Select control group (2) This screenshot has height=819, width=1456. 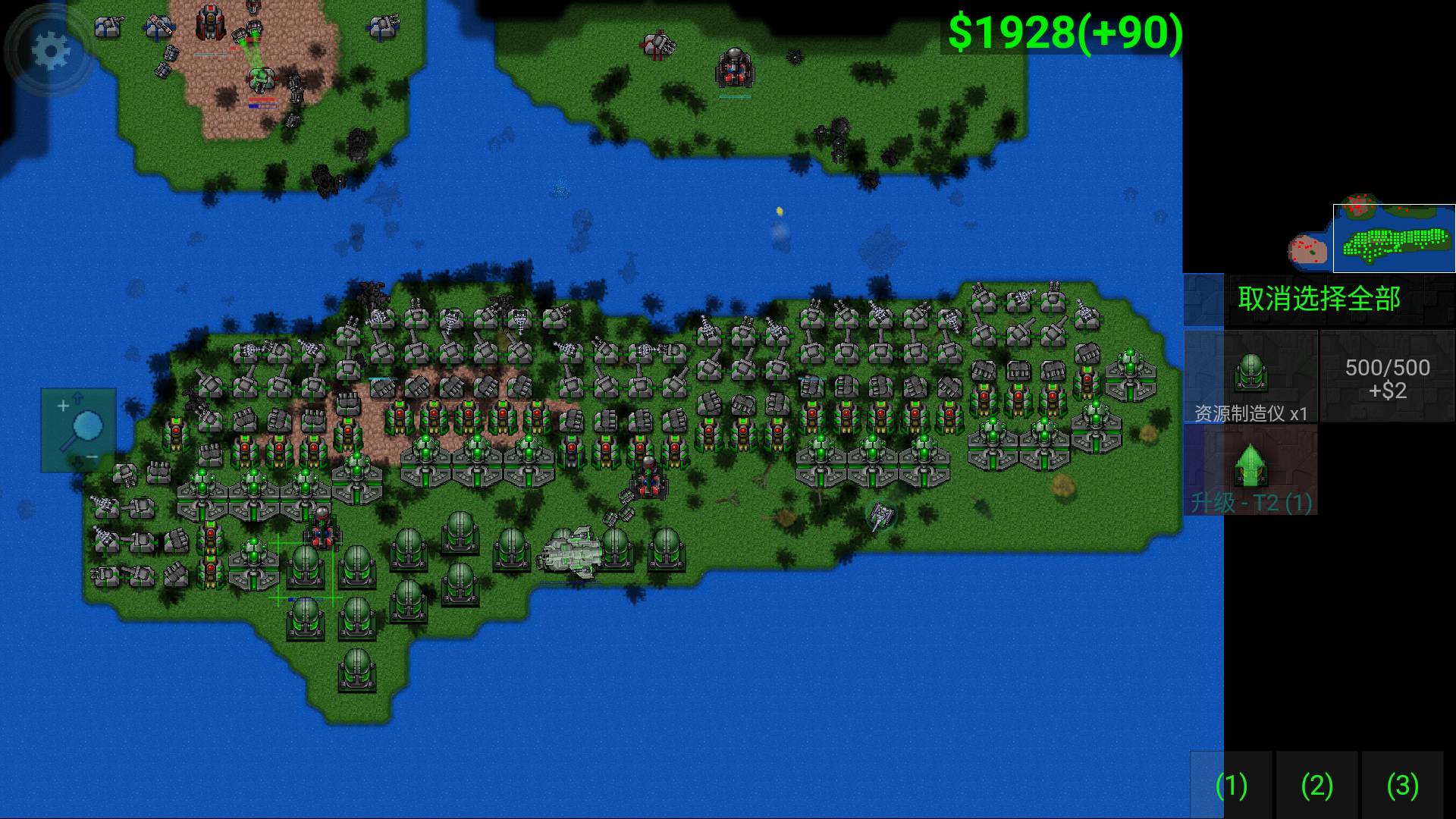(x=1316, y=785)
